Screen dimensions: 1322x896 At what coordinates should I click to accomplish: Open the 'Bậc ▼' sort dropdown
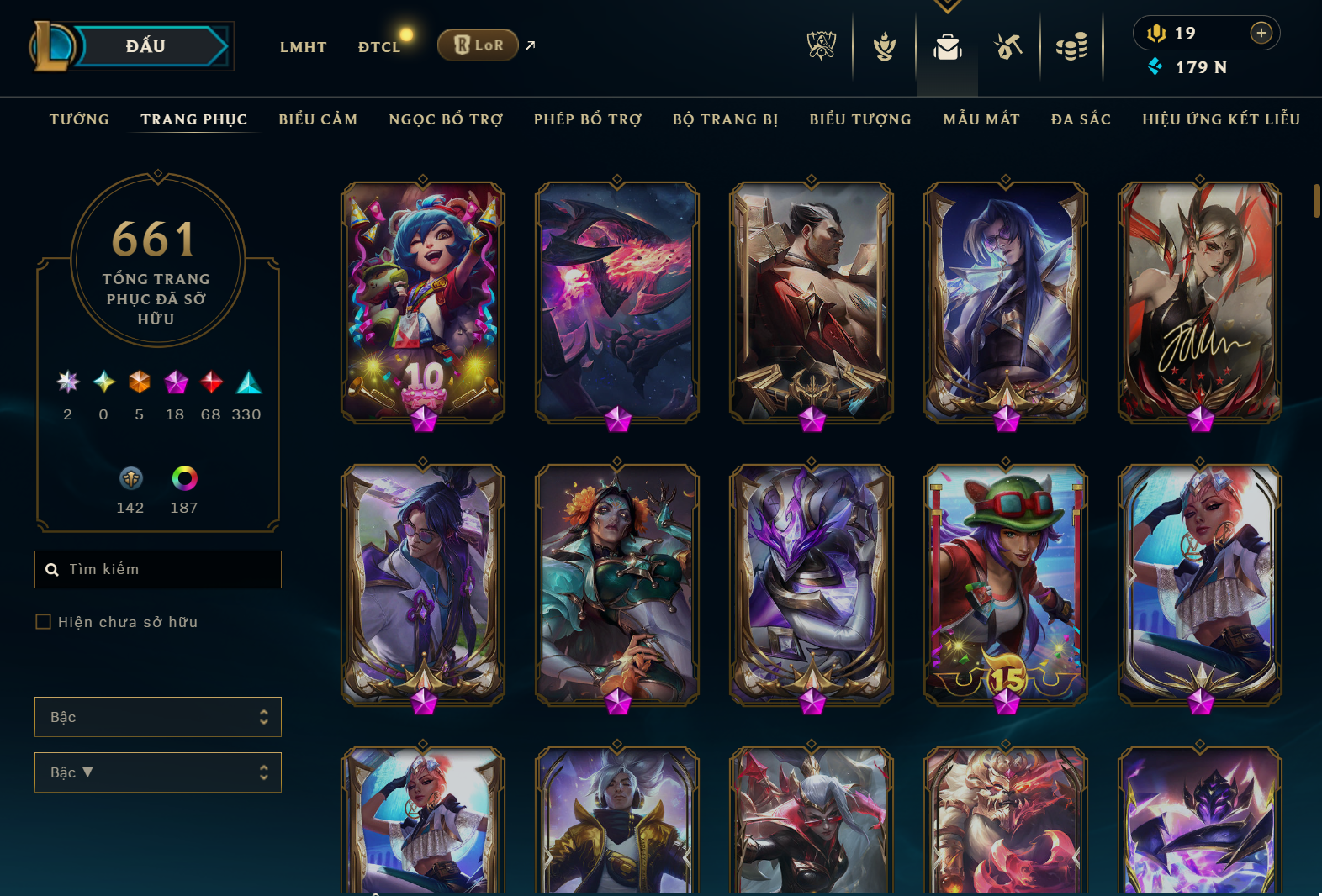[157, 772]
